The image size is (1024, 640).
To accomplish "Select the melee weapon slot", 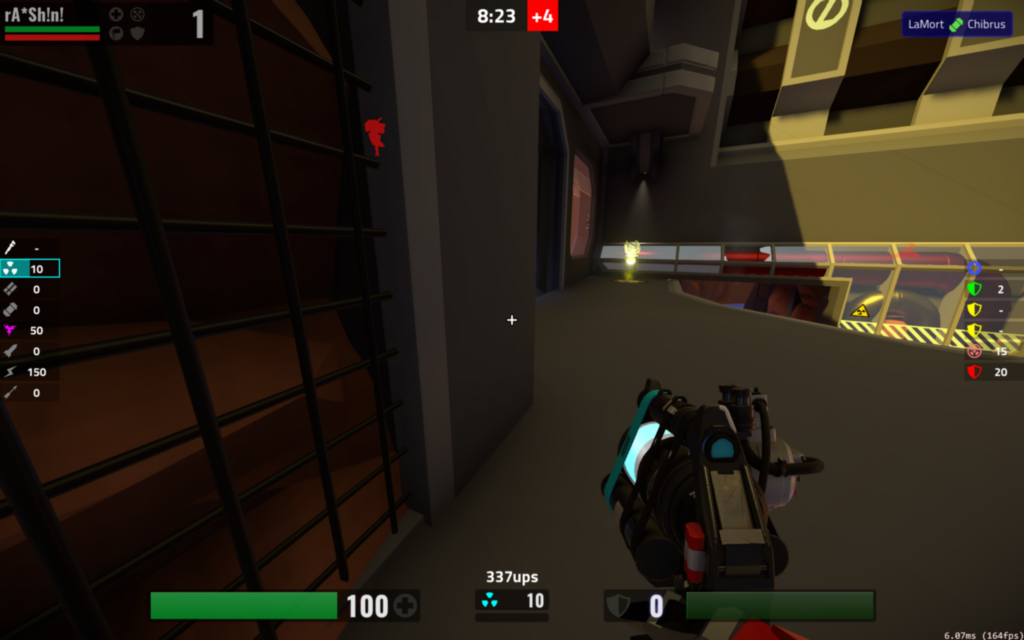I will pyautogui.click(x=11, y=247).
